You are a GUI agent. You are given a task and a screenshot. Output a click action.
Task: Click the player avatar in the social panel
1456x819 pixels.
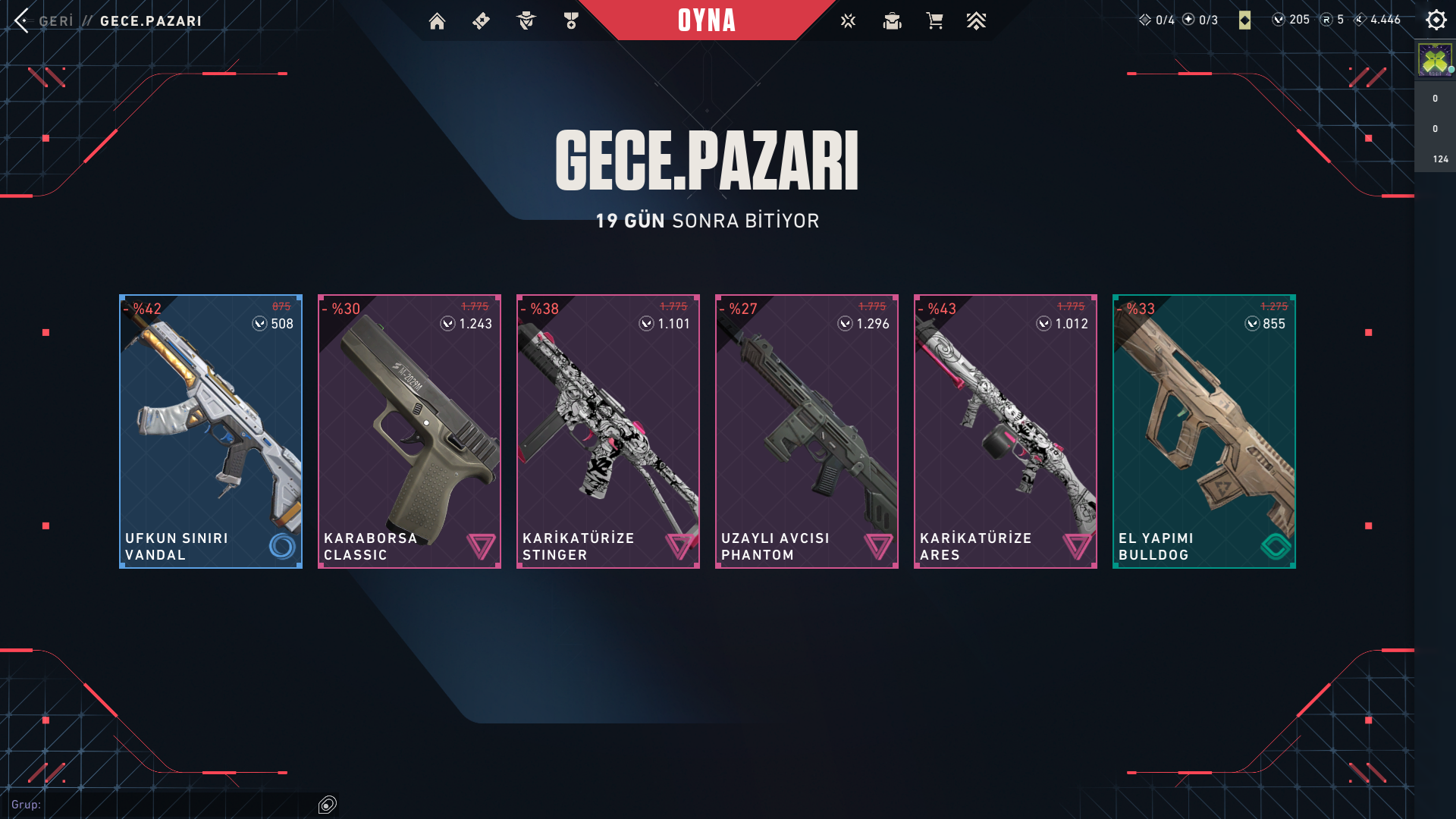click(1435, 60)
